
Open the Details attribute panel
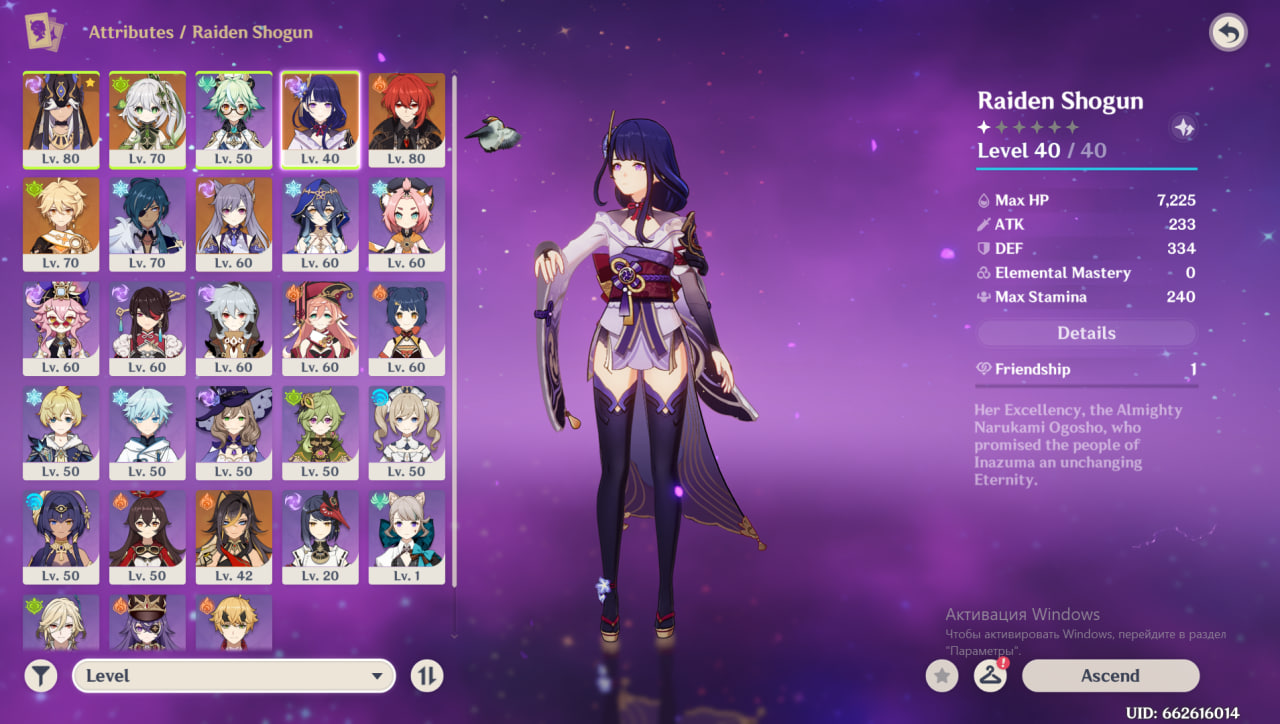coord(1086,333)
